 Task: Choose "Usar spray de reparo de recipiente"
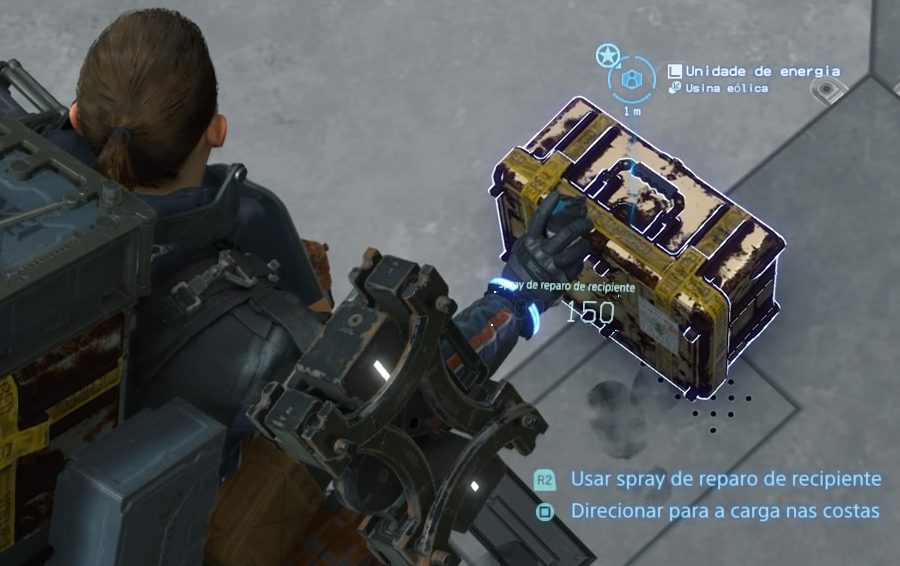[x=725, y=479]
